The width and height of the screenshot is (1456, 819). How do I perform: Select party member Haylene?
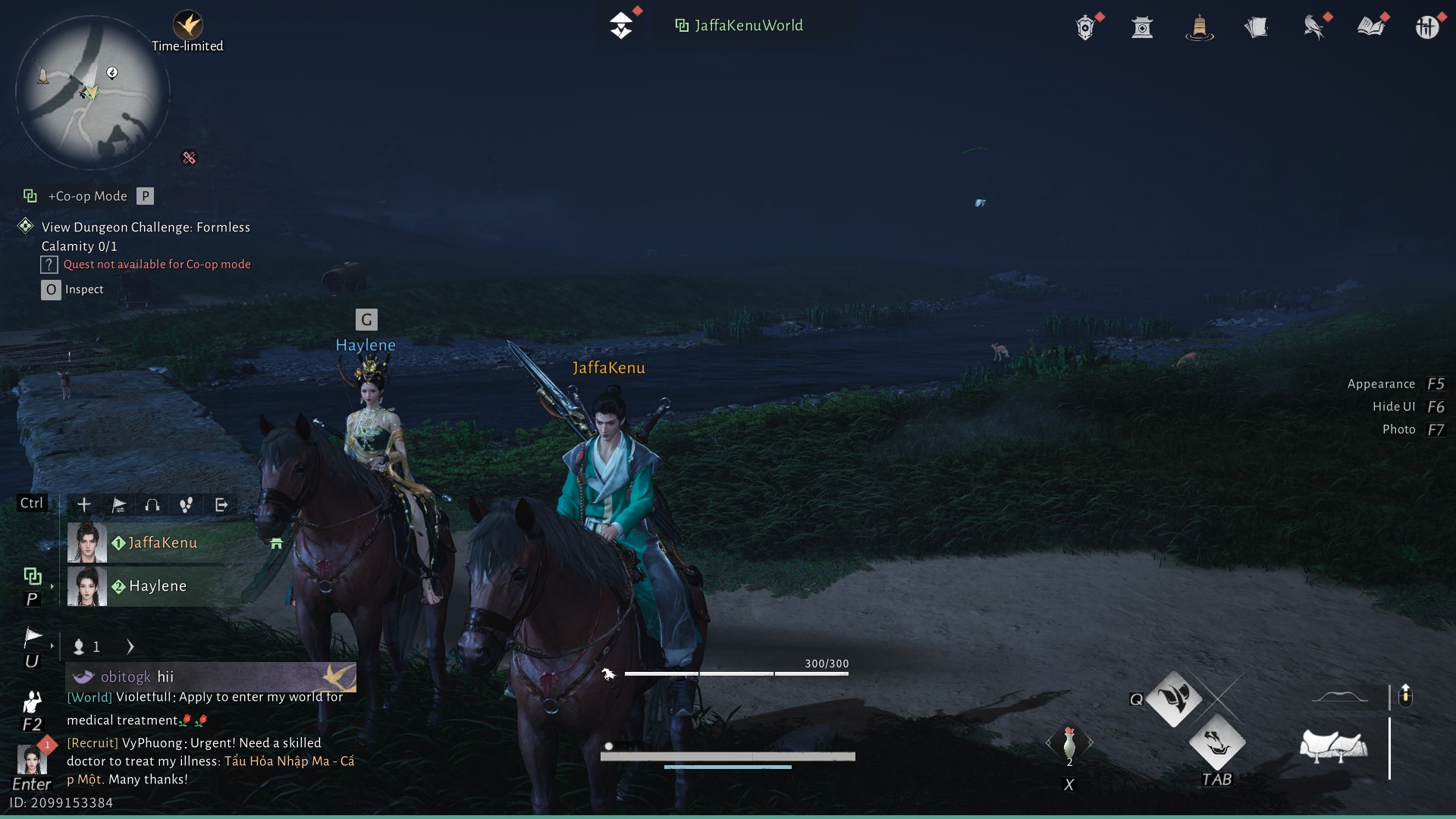[x=157, y=586]
